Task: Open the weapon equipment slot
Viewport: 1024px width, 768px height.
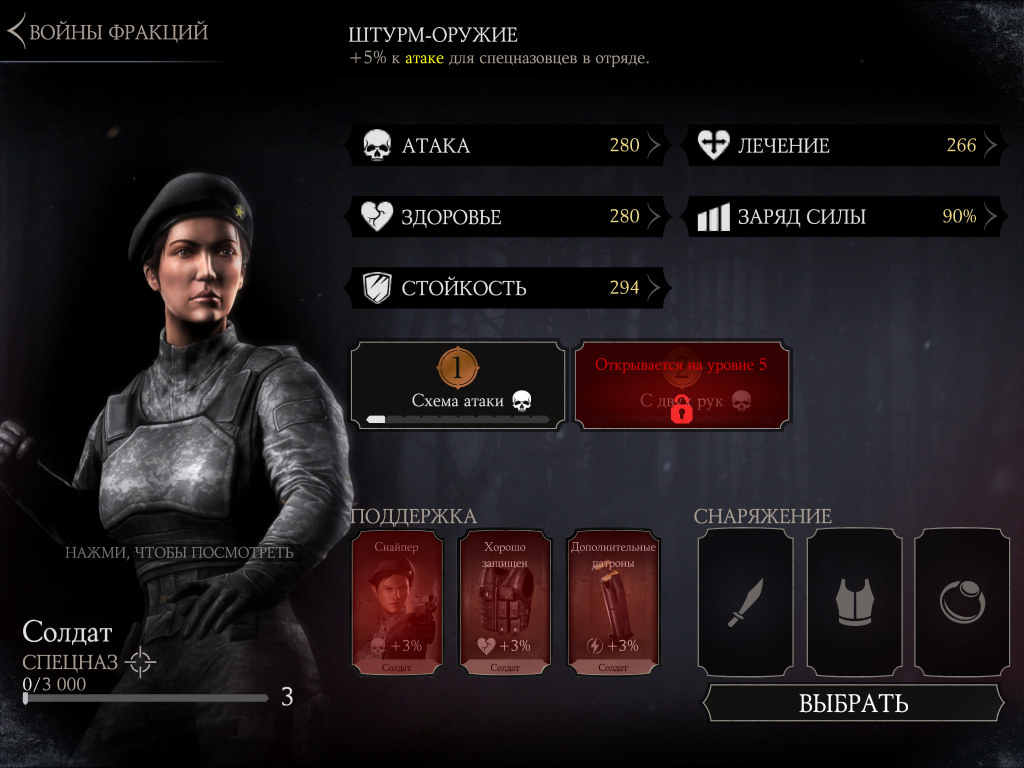Action: point(745,602)
